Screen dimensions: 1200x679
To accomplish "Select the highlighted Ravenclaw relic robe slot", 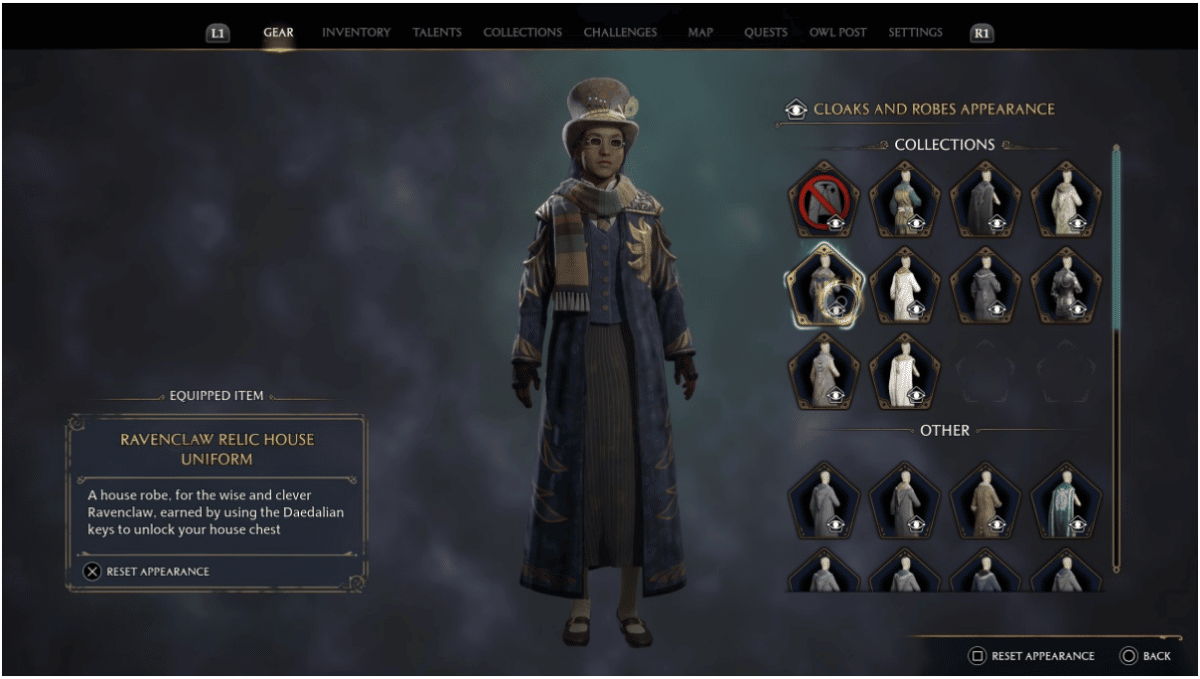I will pos(823,285).
